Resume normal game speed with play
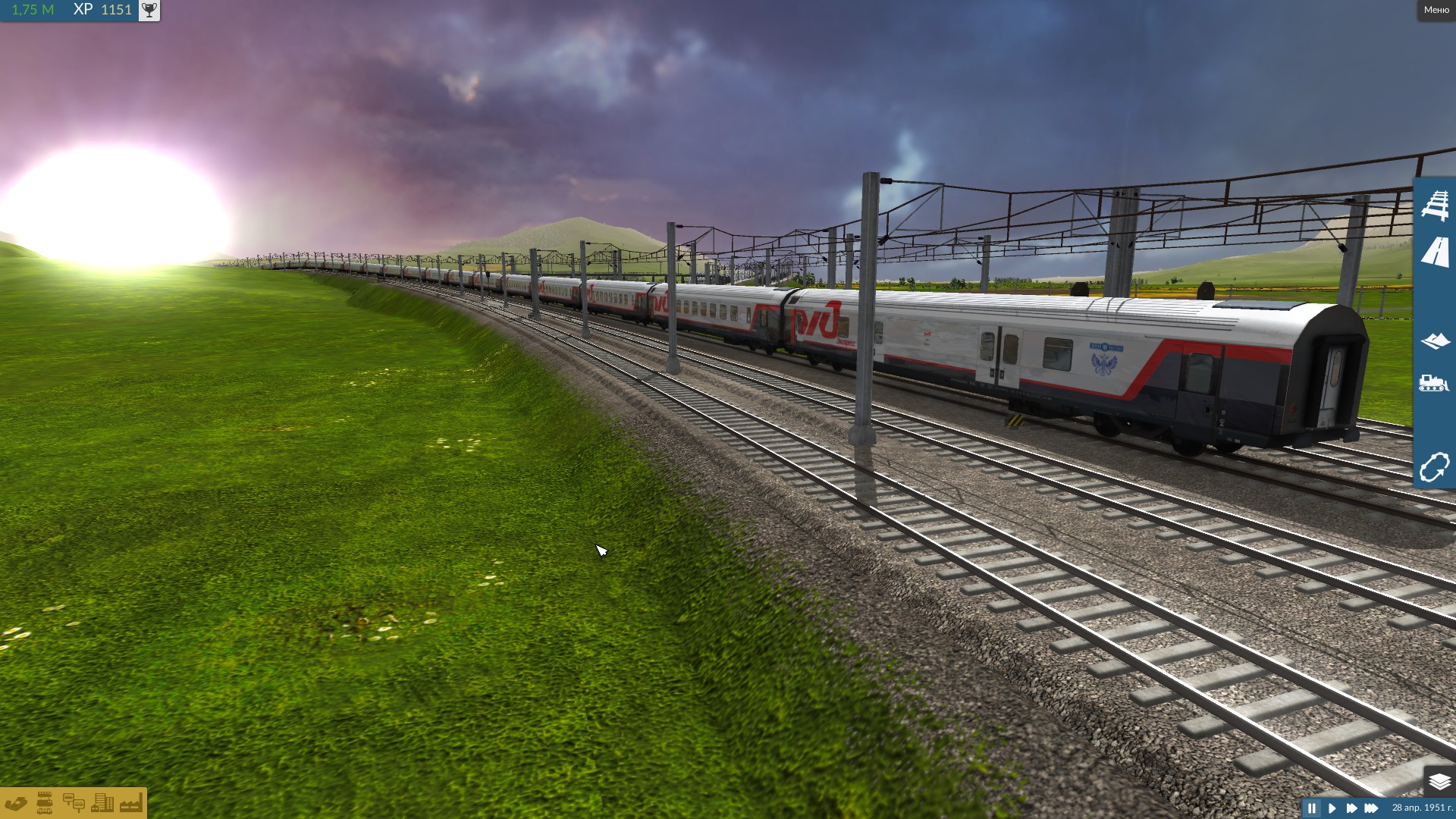Image resolution: width=1456 pixels, height=819 pixels. [1334, 808]
